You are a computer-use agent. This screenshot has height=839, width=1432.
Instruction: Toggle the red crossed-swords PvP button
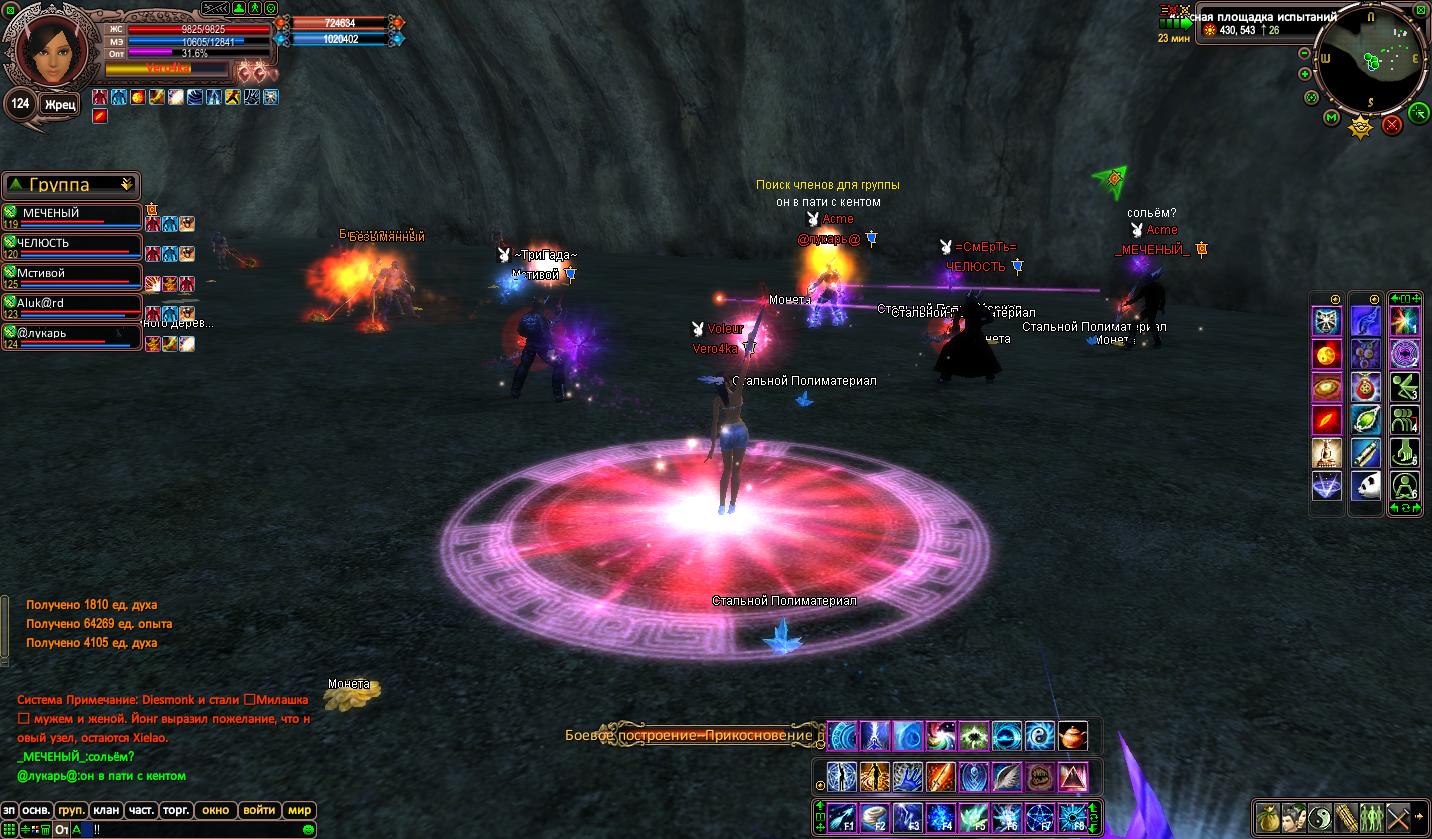point(1391,124)
